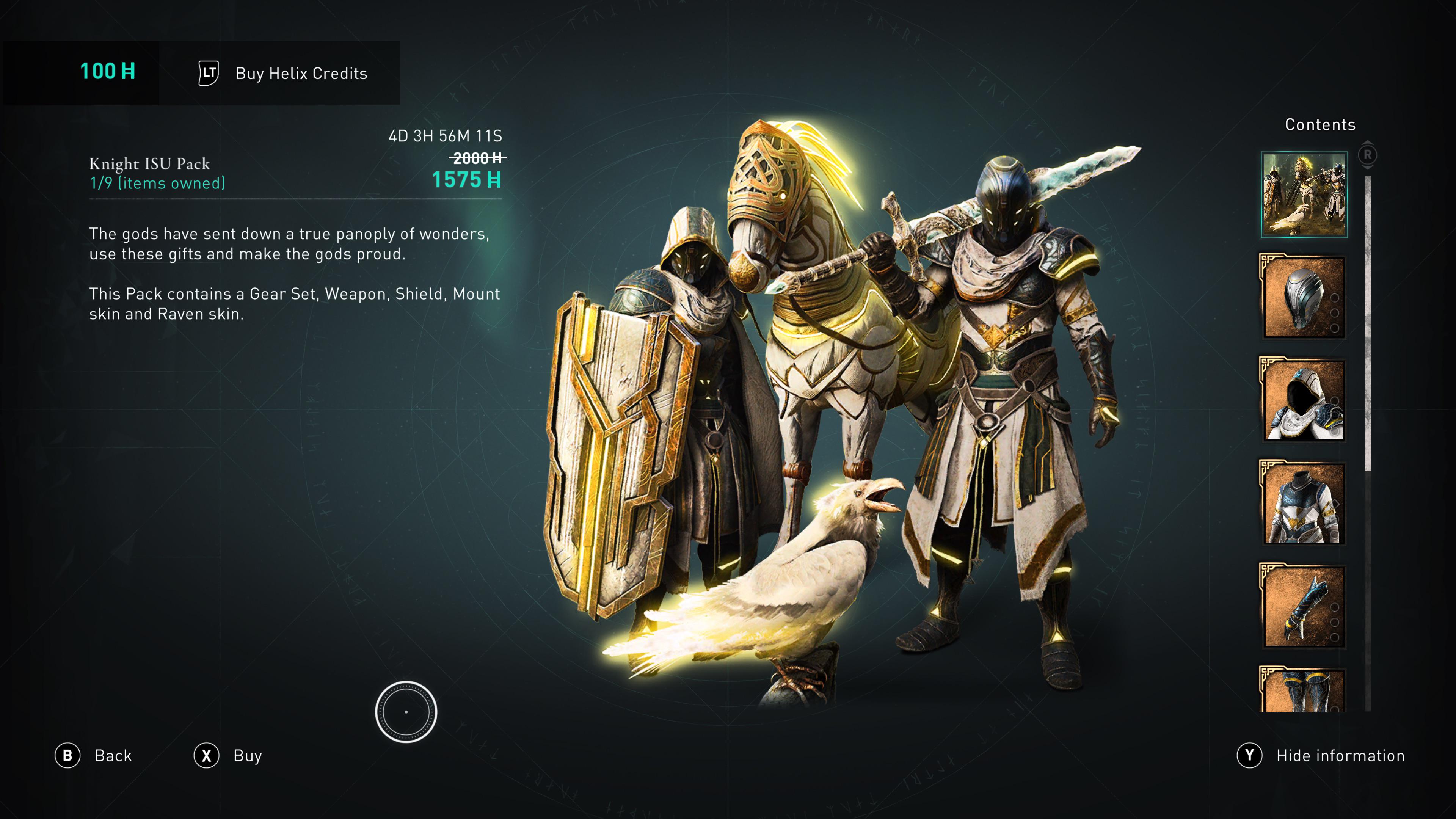
Task: Click the LT button icon for Helix Credits
Action: pyautogui.click(x=207, y=74)
